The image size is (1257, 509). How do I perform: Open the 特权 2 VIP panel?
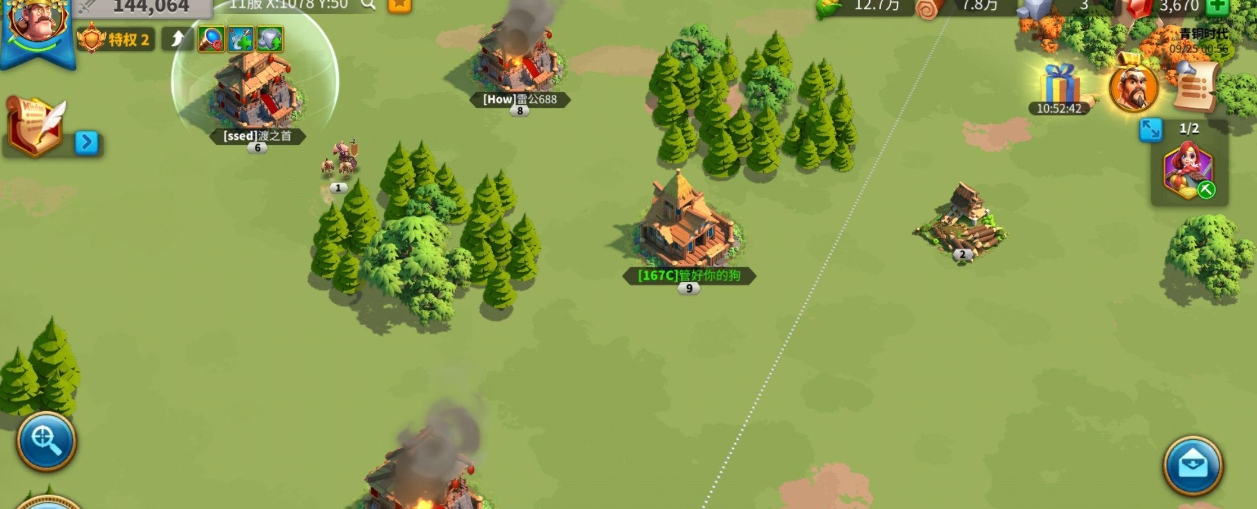[116, 40]
